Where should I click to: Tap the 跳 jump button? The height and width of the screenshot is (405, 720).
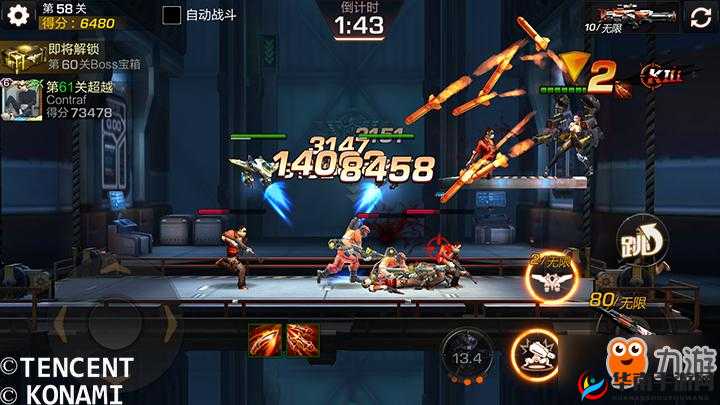[x=641, y=240]
